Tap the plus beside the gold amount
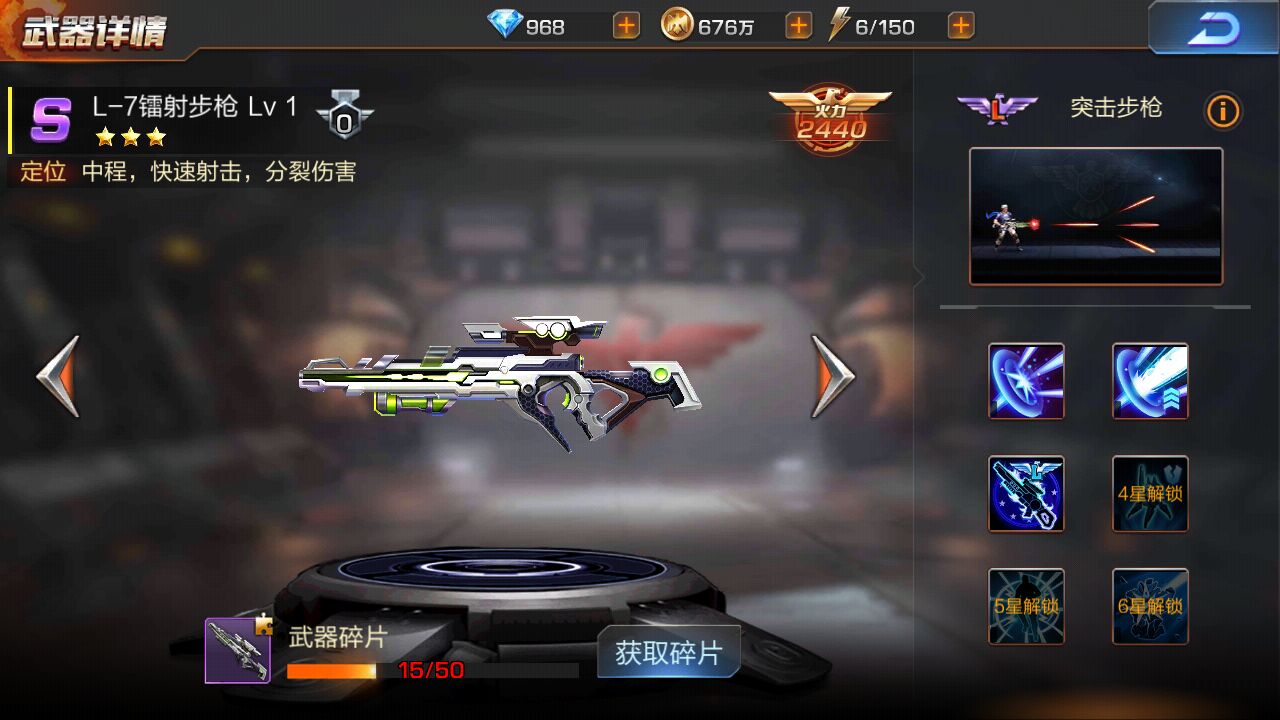This screenshot has width=1280, height=720. point(797,24)
